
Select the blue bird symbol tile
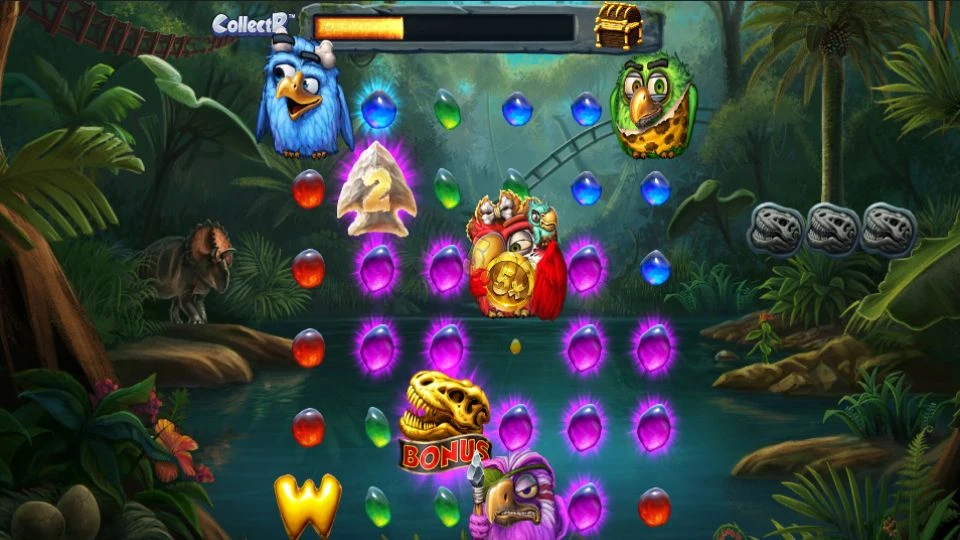(304, 104)
